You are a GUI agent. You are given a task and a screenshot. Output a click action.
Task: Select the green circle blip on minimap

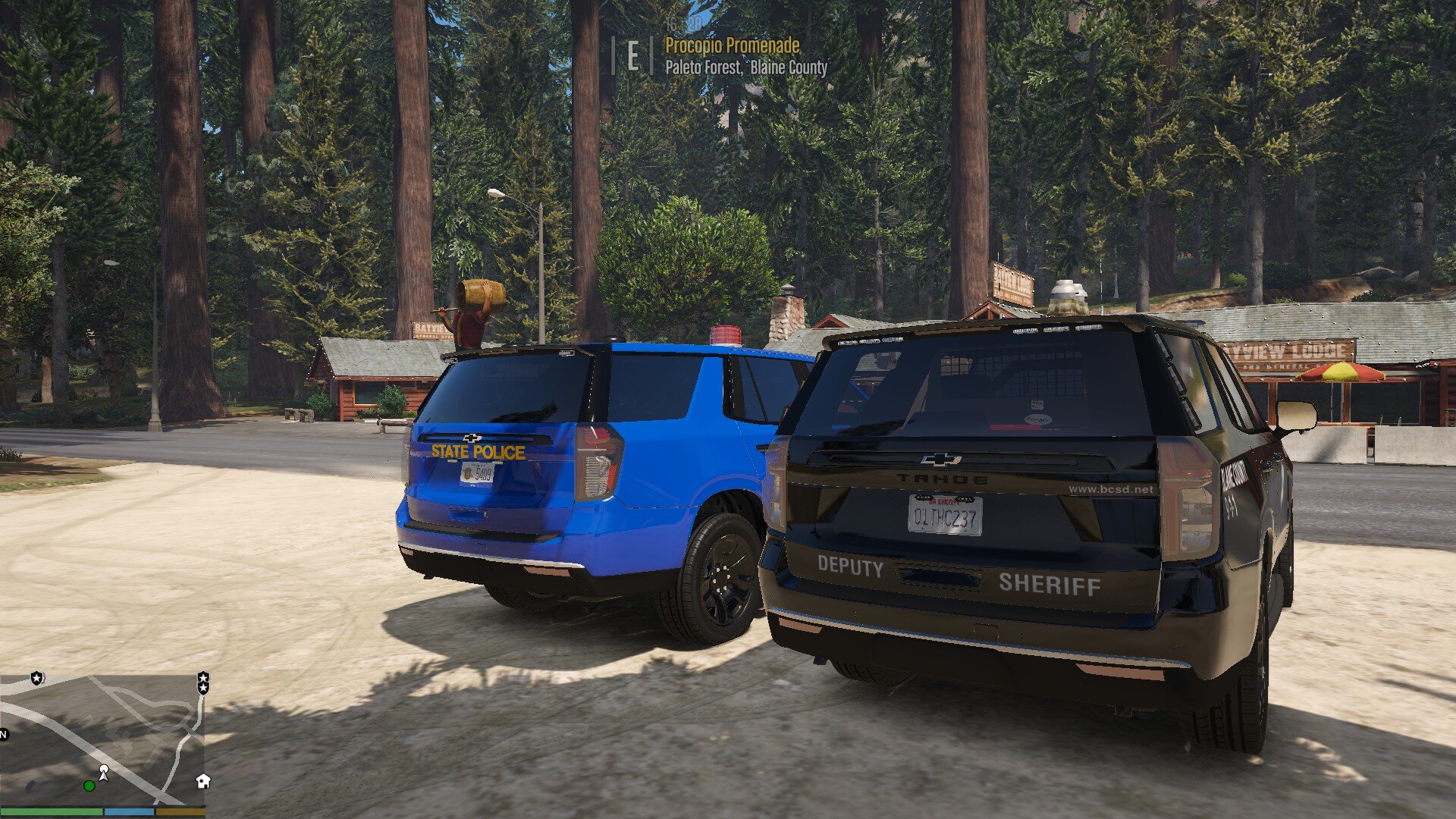(x=89, y=786)
